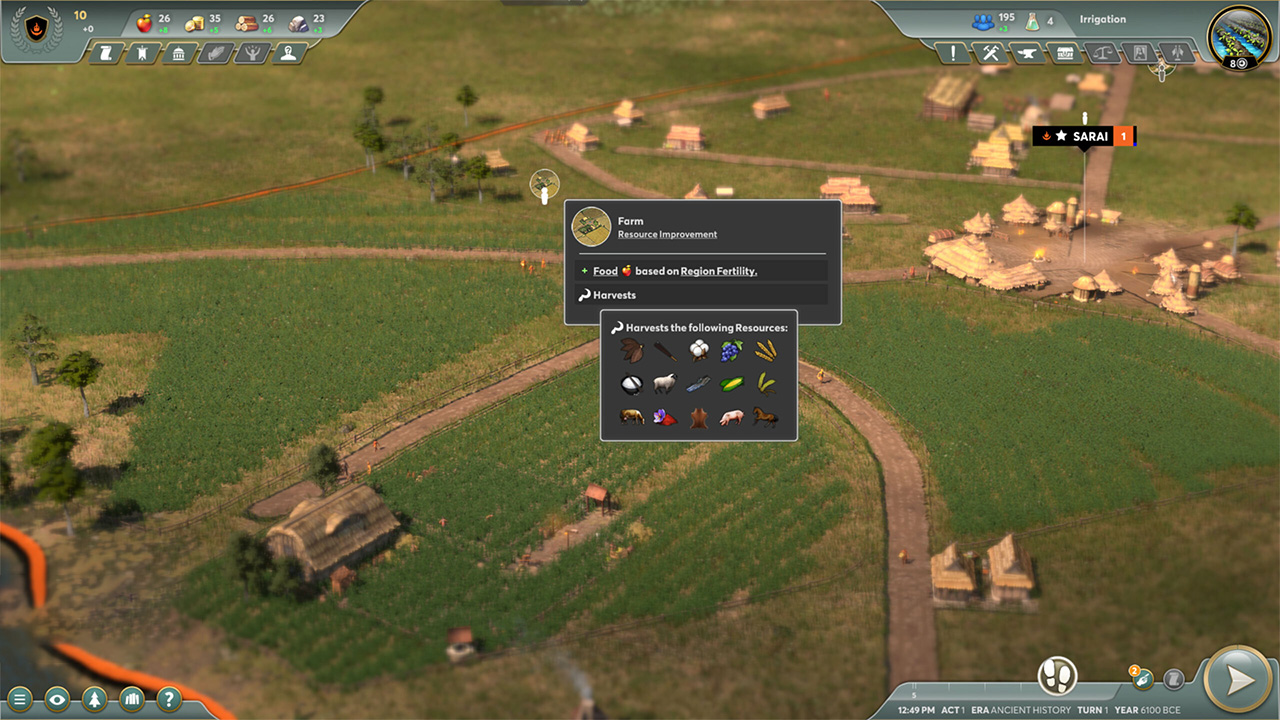Click the minimap thumbnail
Image resolution: width=1280 pixels, height=720 pixels.
point(1239,41)
